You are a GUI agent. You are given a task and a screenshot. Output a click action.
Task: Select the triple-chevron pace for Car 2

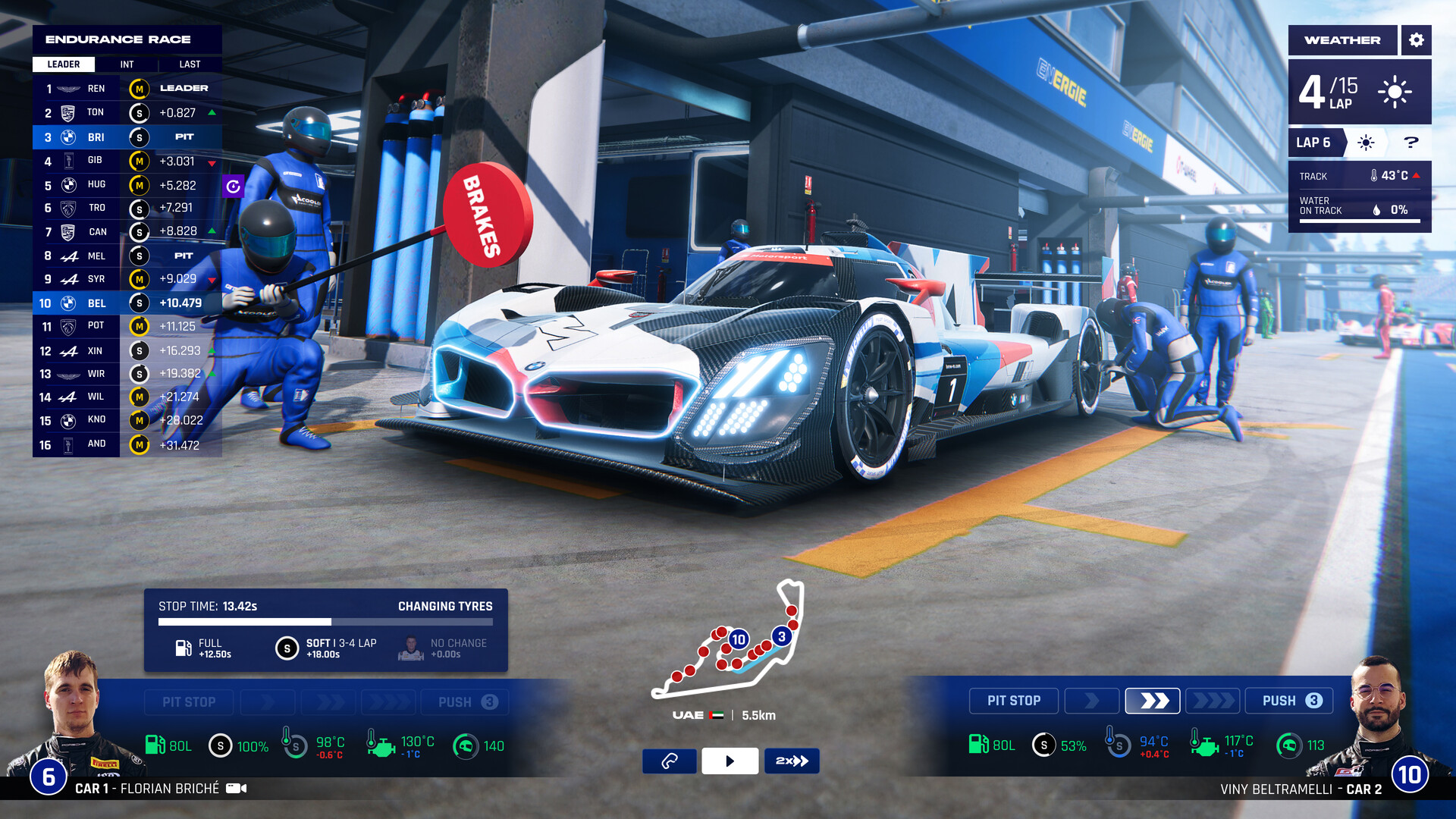click(1213, 701)
